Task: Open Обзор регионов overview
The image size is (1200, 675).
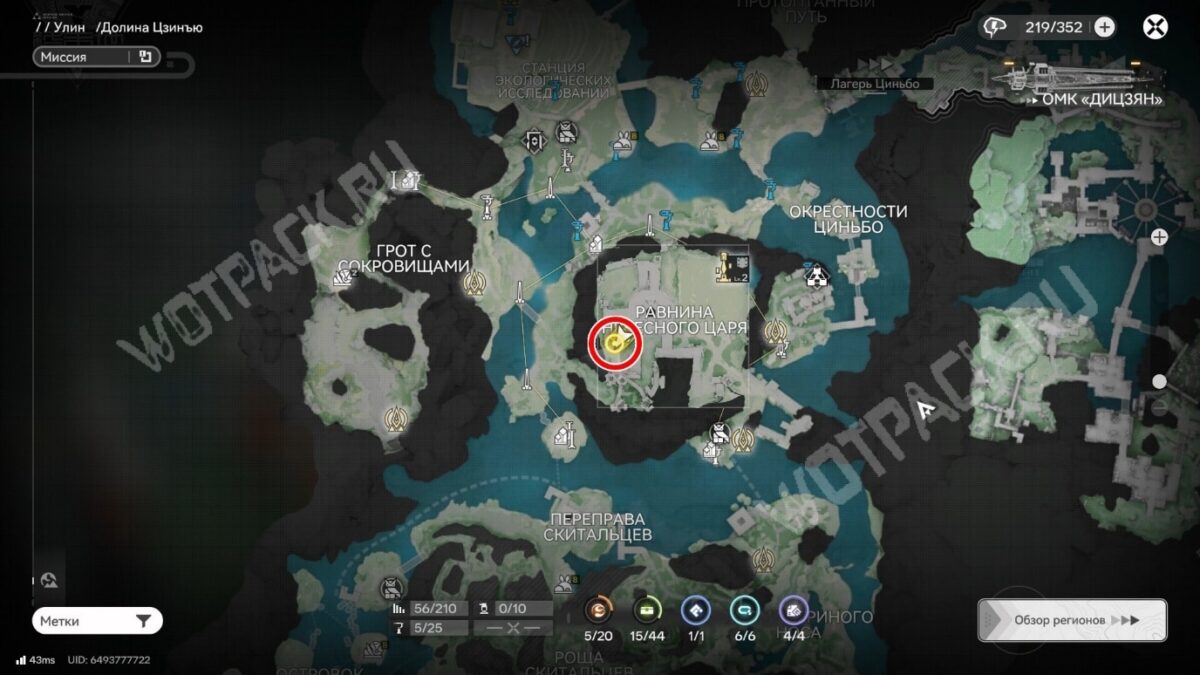Action: click(x=1072, y=620)
